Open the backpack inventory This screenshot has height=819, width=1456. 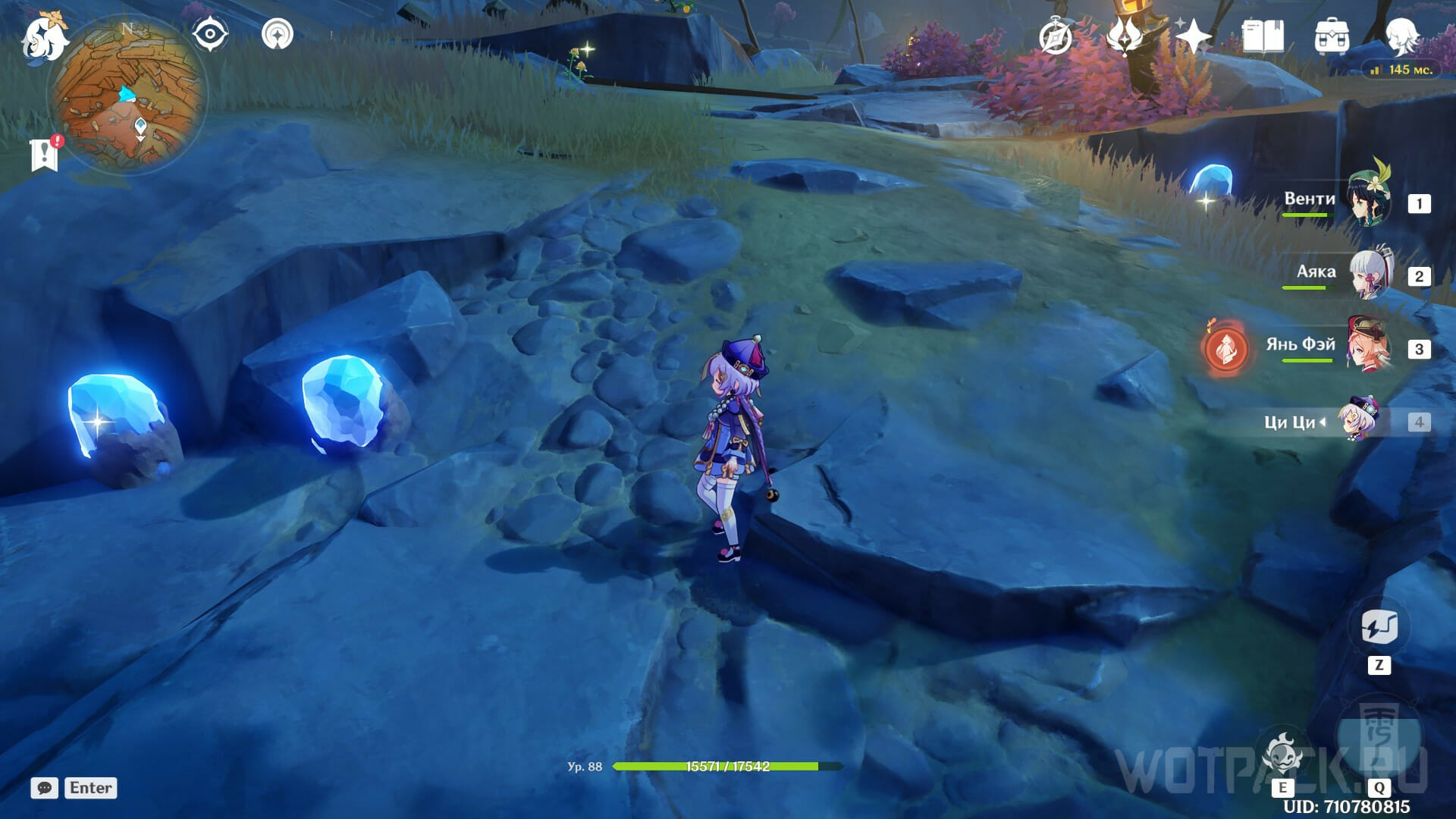1332,36
